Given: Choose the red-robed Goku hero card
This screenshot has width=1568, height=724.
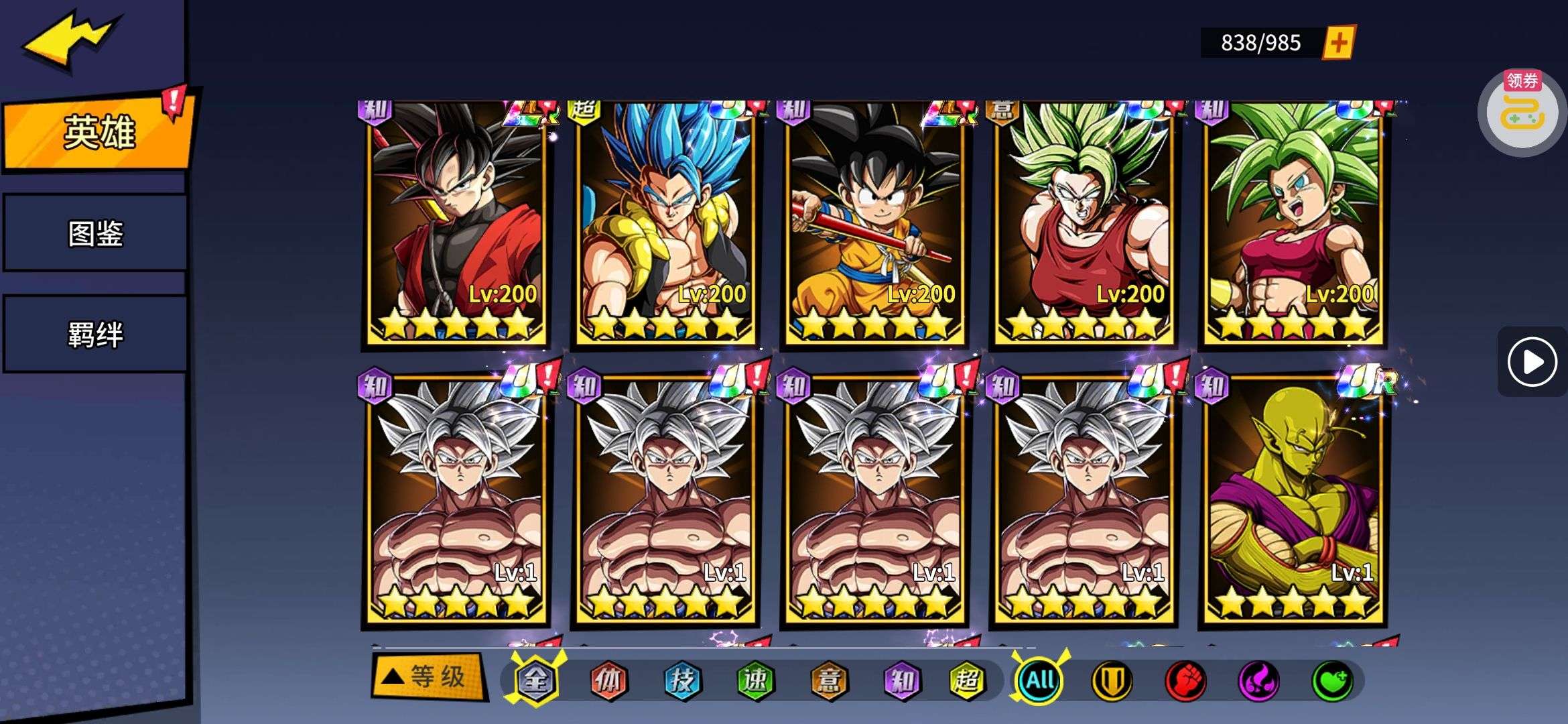Looking at the screenshot, I should coord(456,225).
